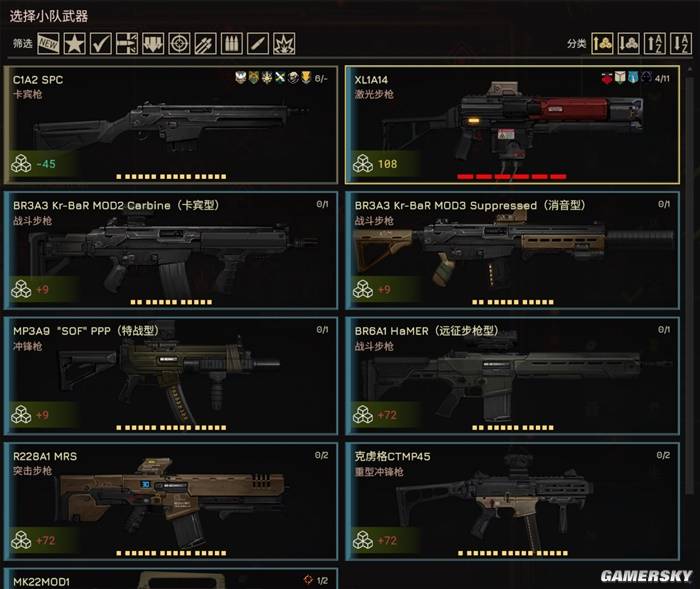Sort weapons alphabetically A to Z ascending
Viewport: 700px width, 589px height.
coord(656,43)
